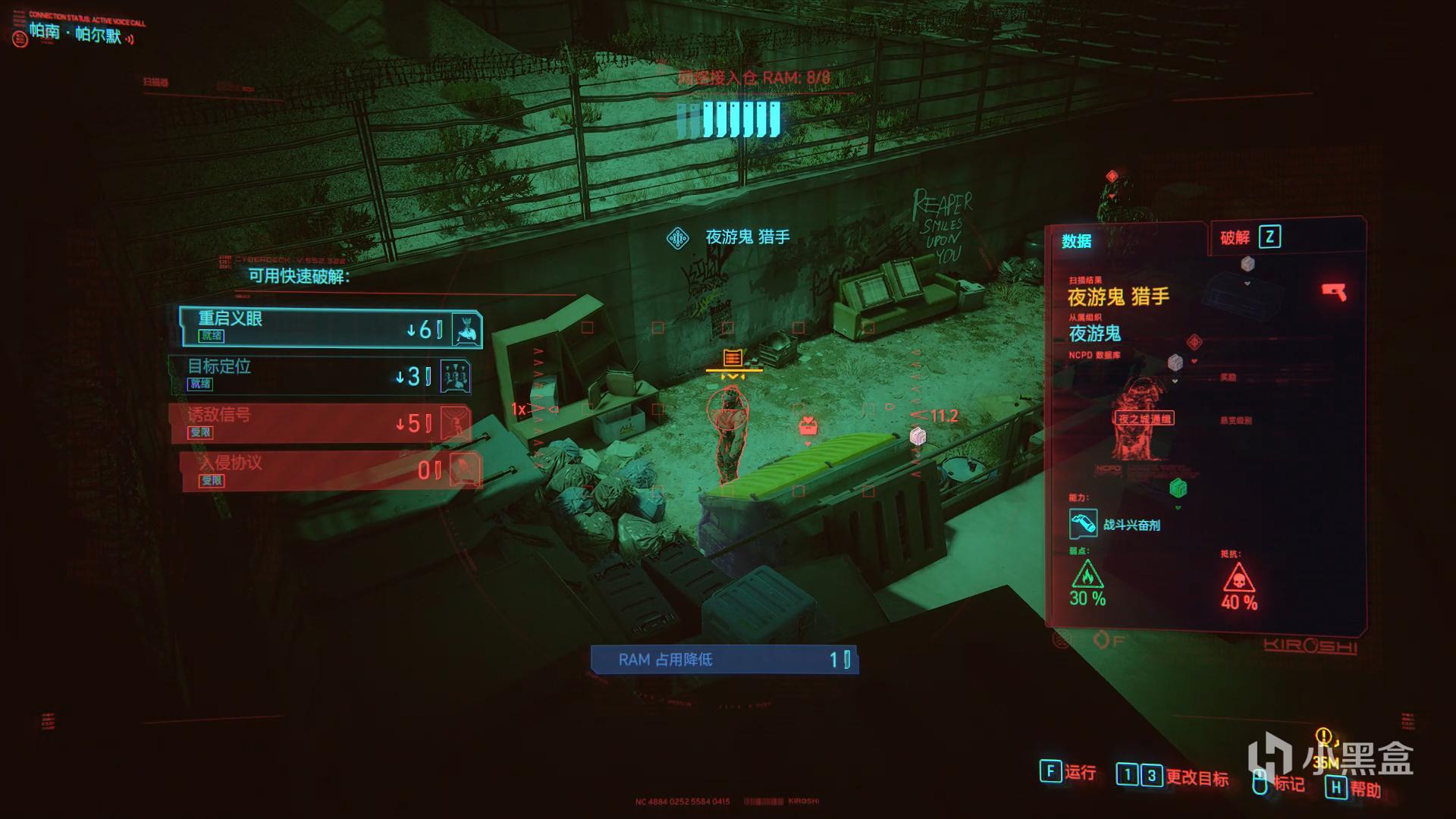1456x819 pixels.
Task: Select the poison resistance 40% icon
Action: point(1238,579)
